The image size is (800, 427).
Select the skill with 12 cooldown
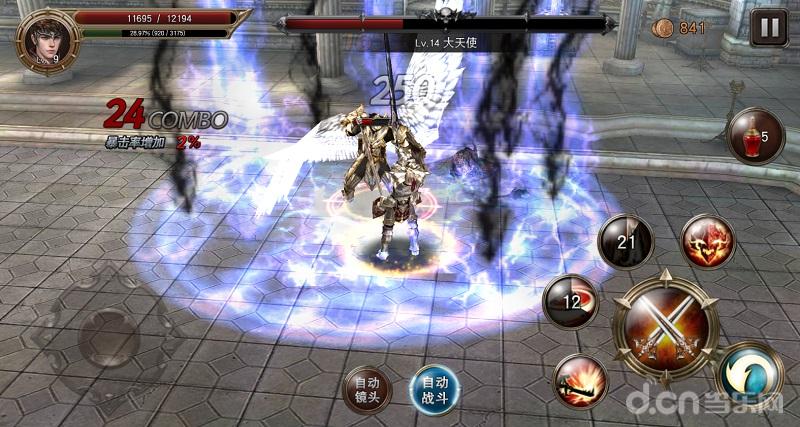click(570, 301)
